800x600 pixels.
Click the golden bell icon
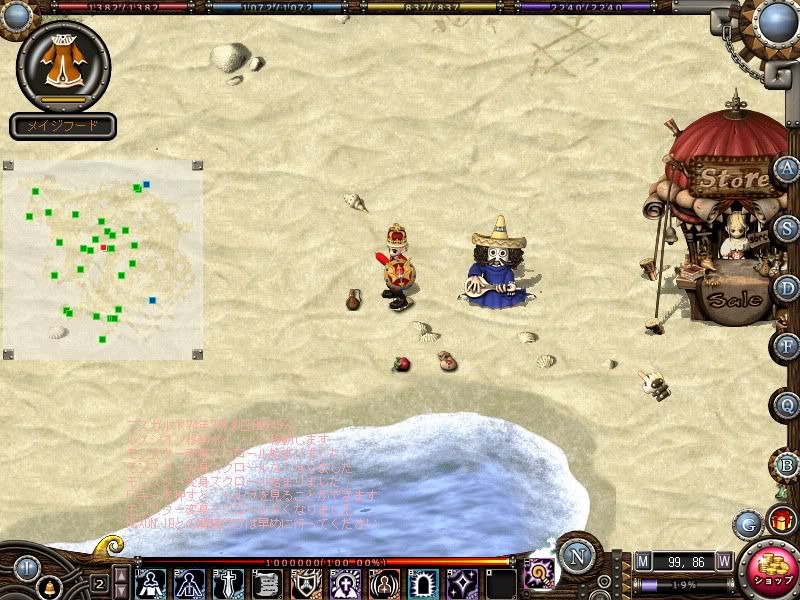click(x=50, y=584)
